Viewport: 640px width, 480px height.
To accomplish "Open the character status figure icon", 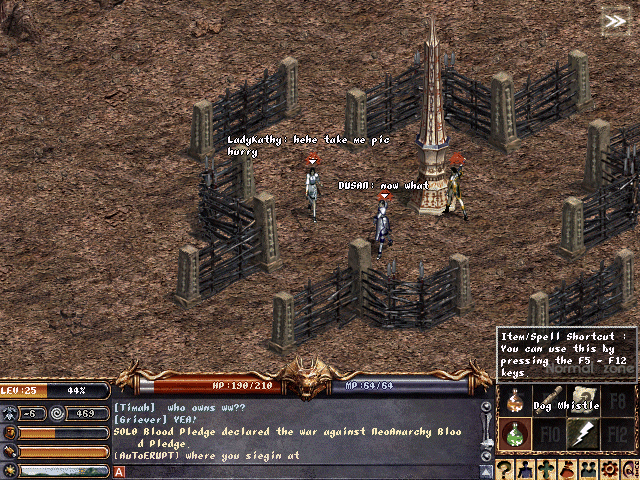I will click(528, 469).
